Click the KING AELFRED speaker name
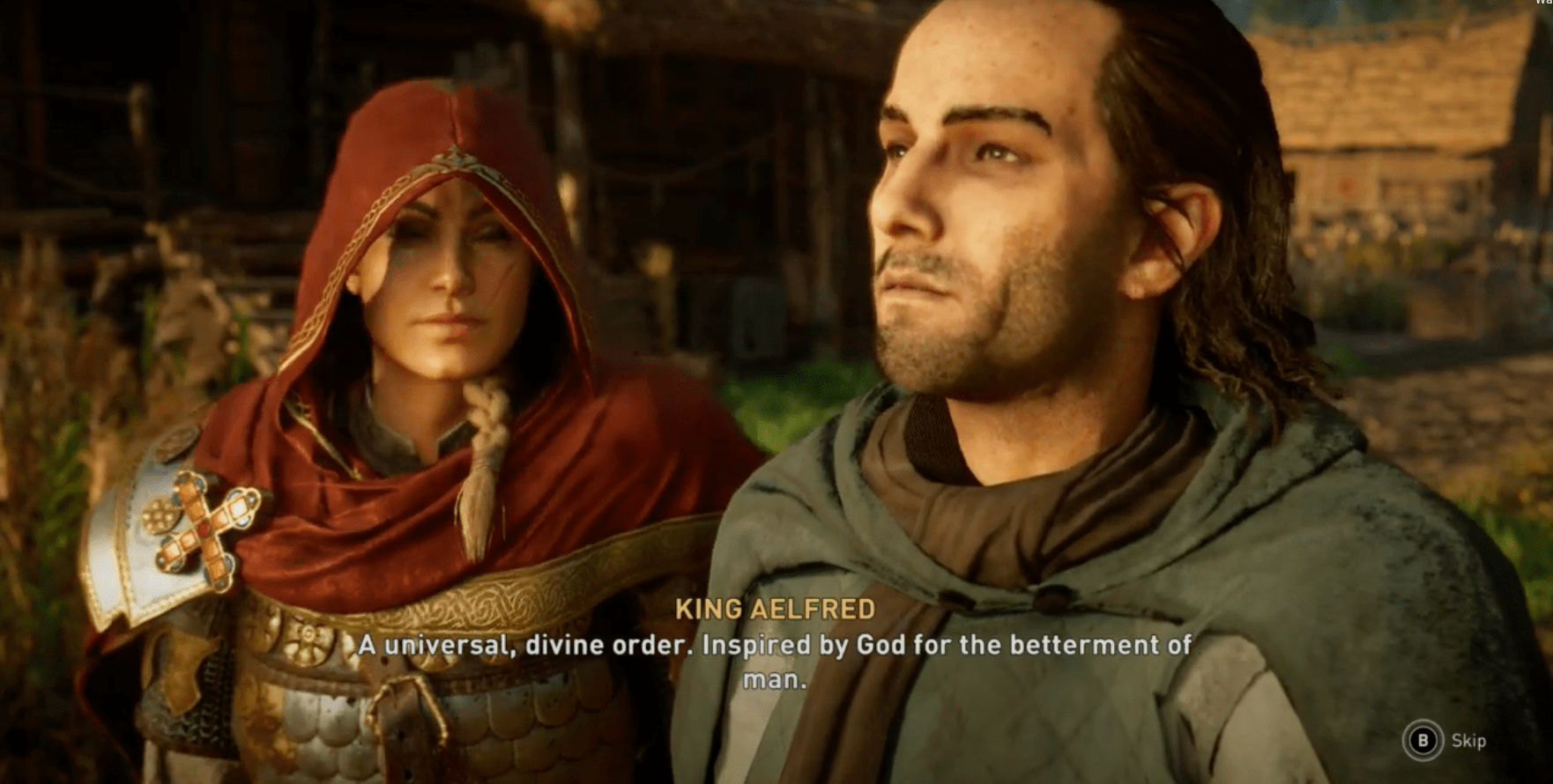 coord(773,608)
